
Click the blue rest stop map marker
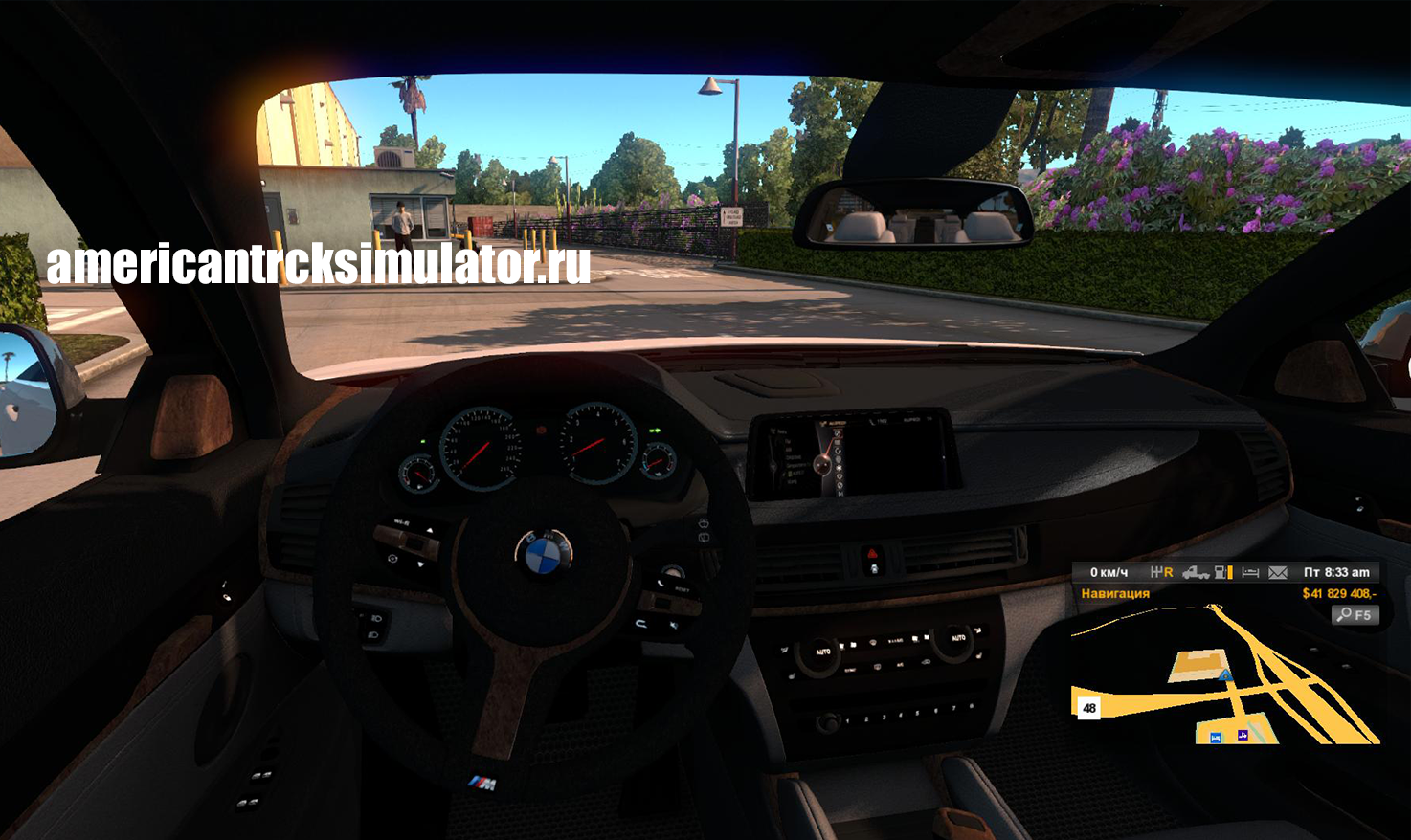[x=1216, y=737]
